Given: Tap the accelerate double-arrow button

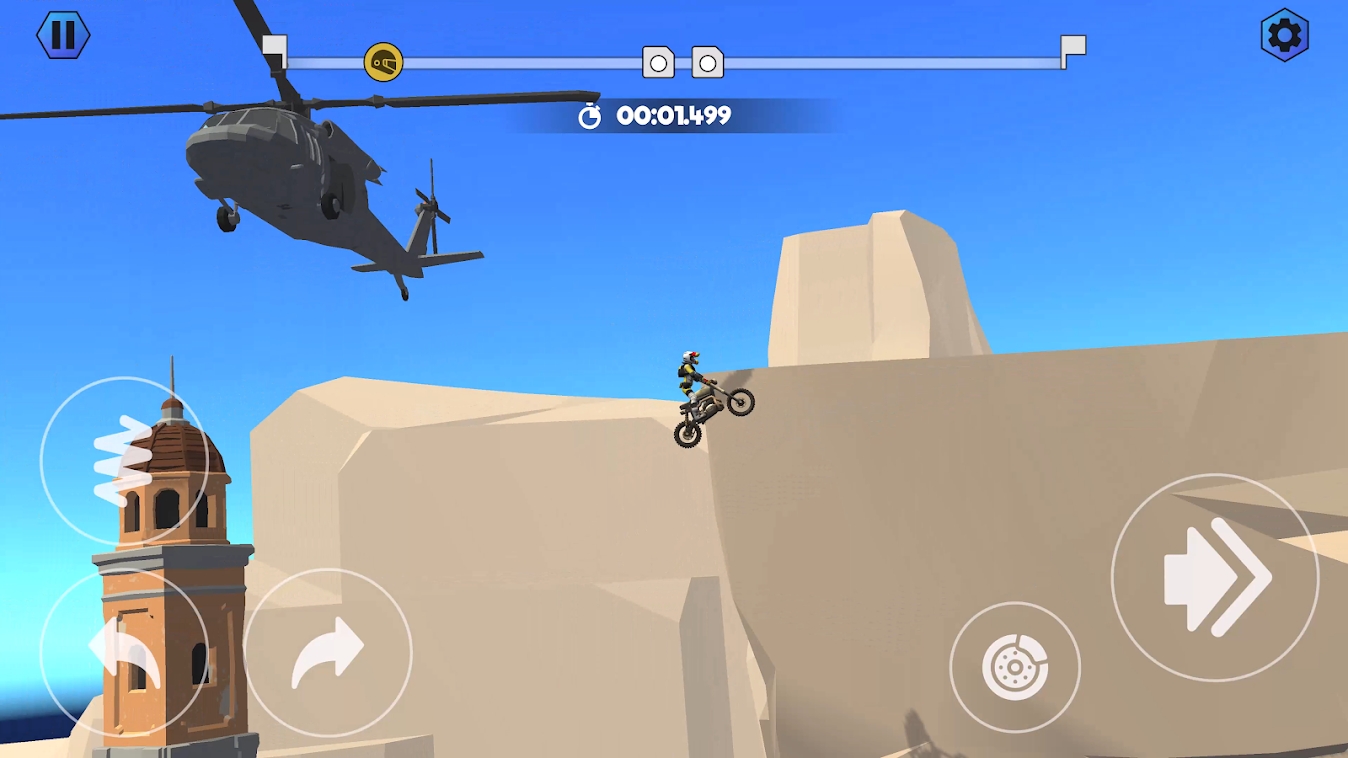Looking at the screenshot, I should [x=1215, y=577].
